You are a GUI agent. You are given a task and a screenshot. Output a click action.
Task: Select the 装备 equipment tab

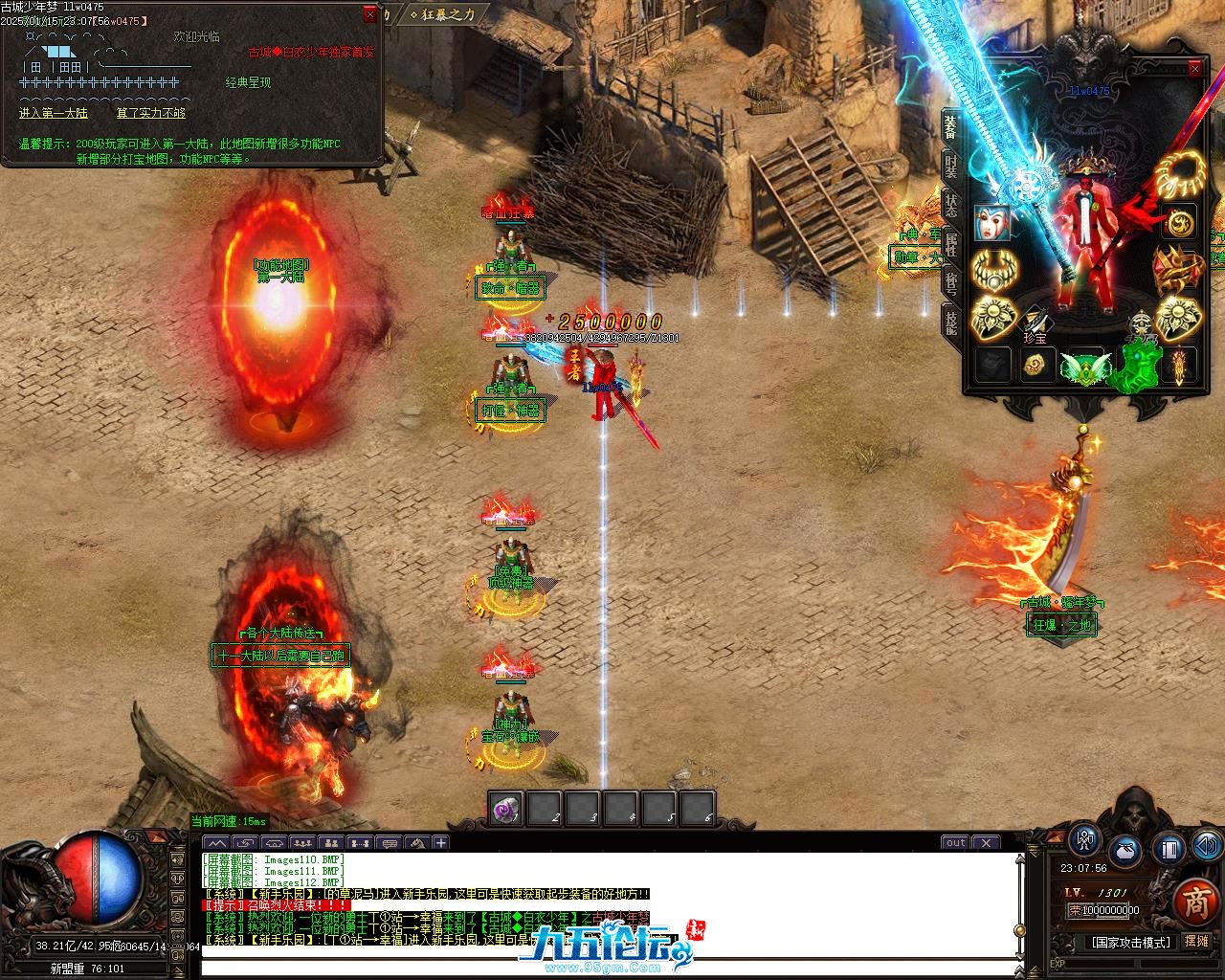950,126
